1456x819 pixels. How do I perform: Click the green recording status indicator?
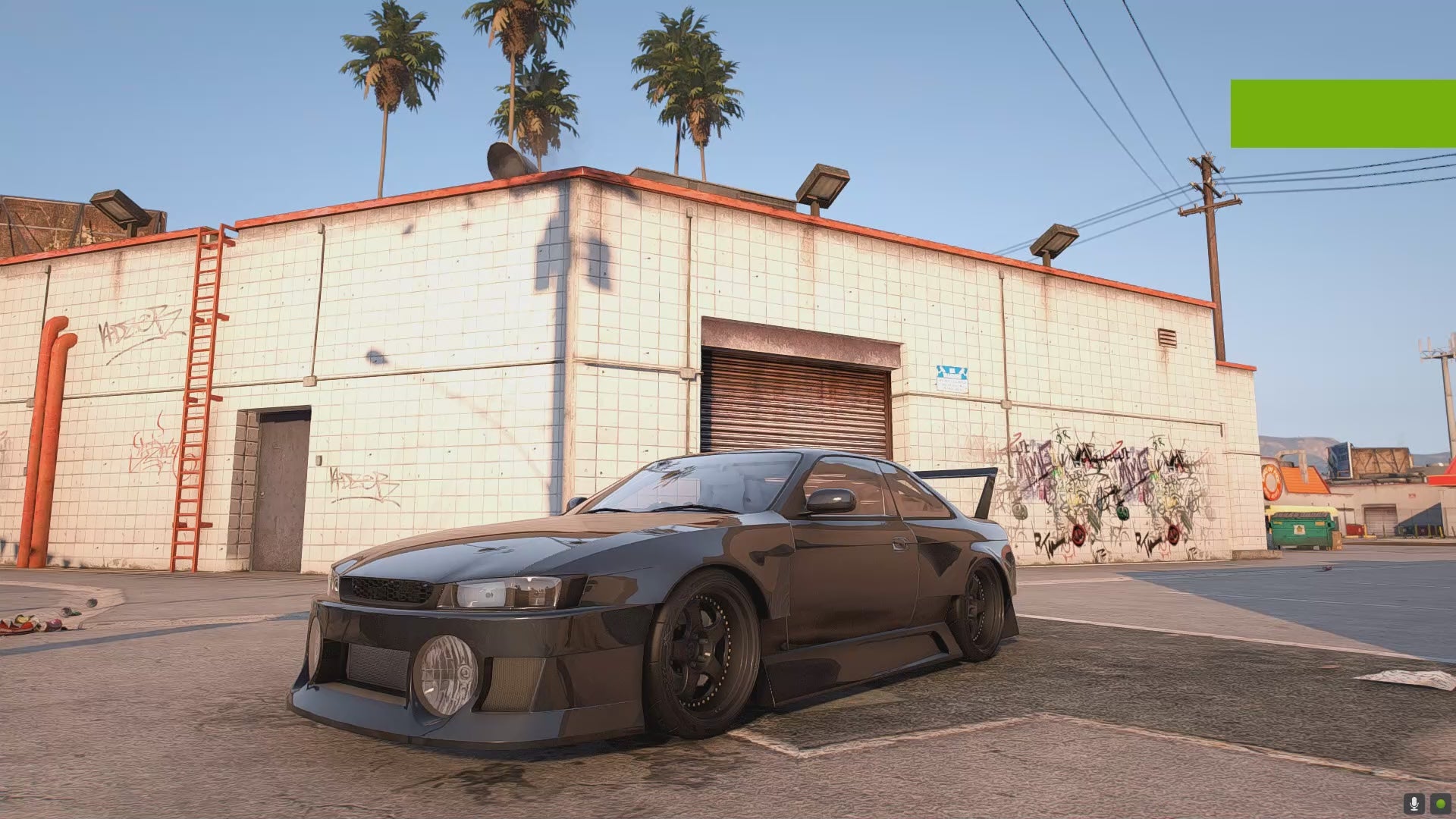click(x=1439, y=803)
